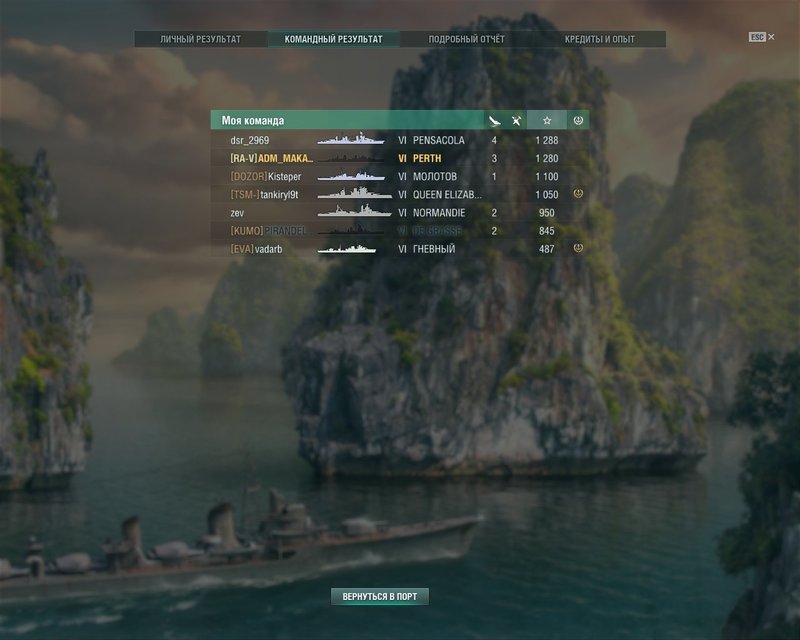The image size is (800, 640).
Task: Sort team by star experience column
Action: click(x=547, y=121)
